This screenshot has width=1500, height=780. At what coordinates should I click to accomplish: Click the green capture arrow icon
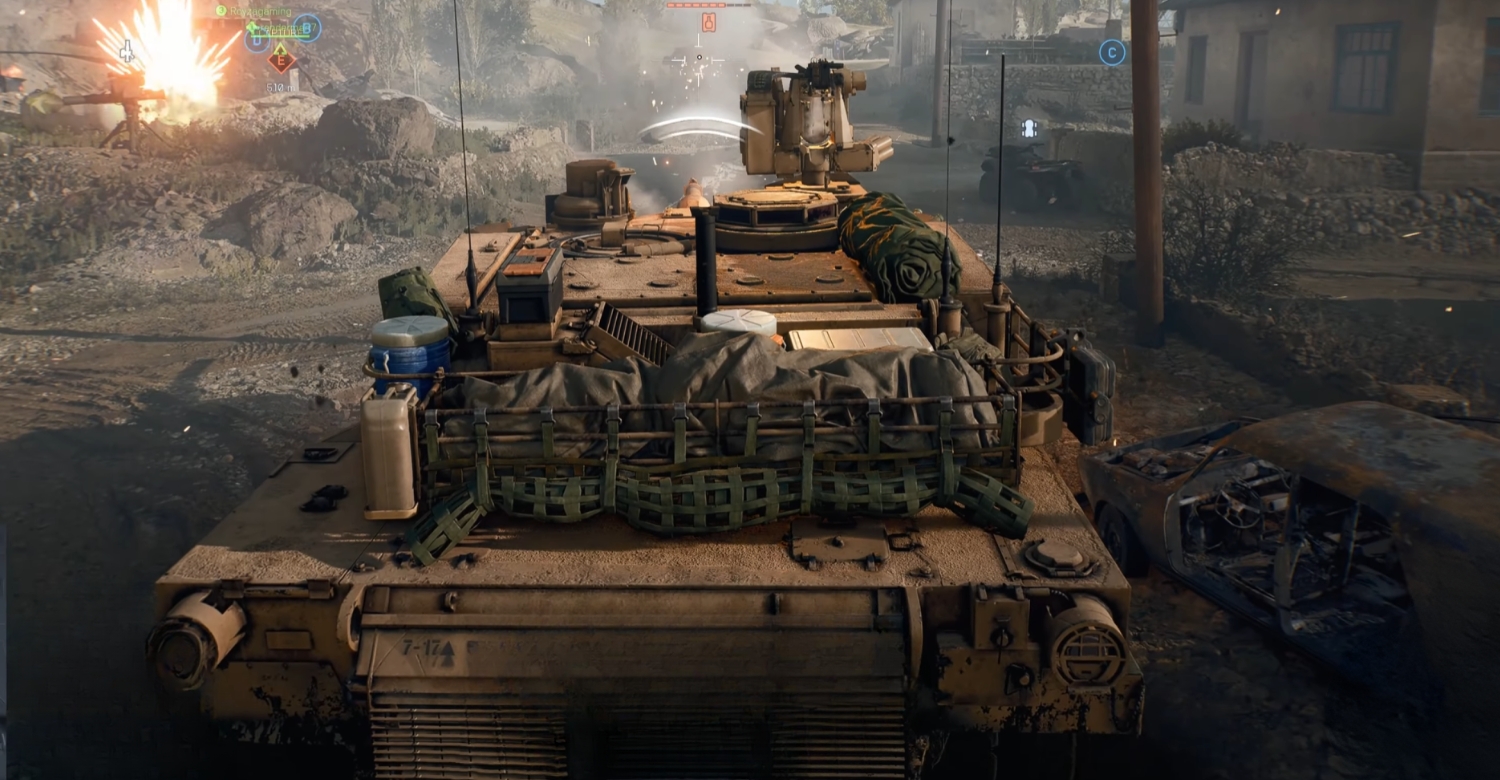[x=281, y=49]
